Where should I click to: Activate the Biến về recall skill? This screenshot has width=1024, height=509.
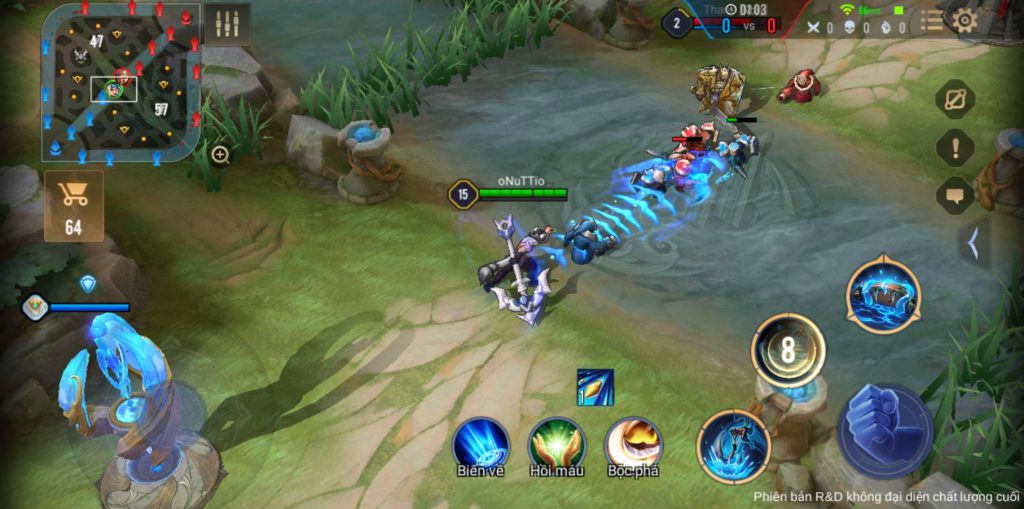tap(481, 444)
